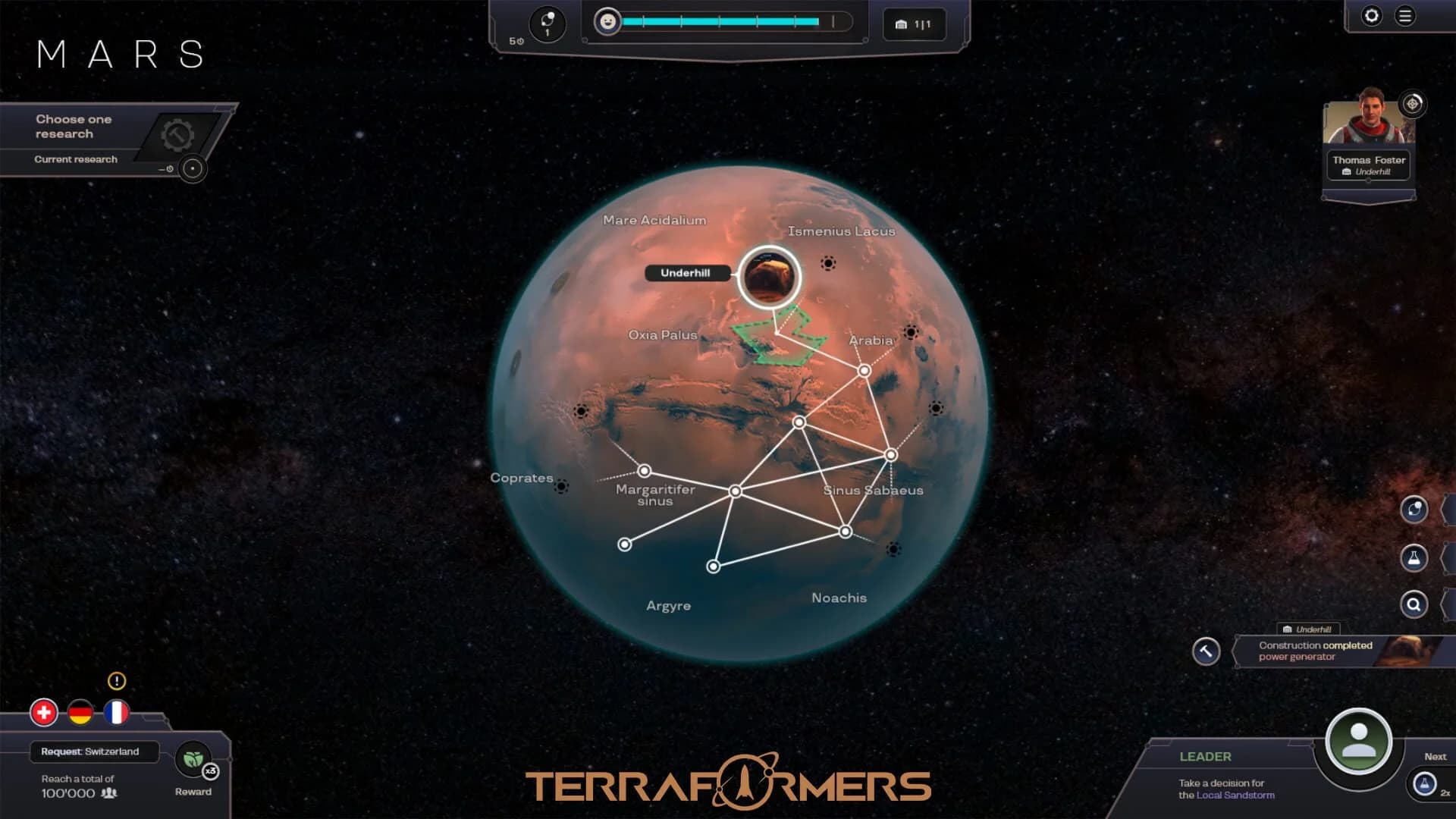This screenshot has width=1456, height=819.
Task: Open the research panel via flask icon
Action: click(1415, 557)
